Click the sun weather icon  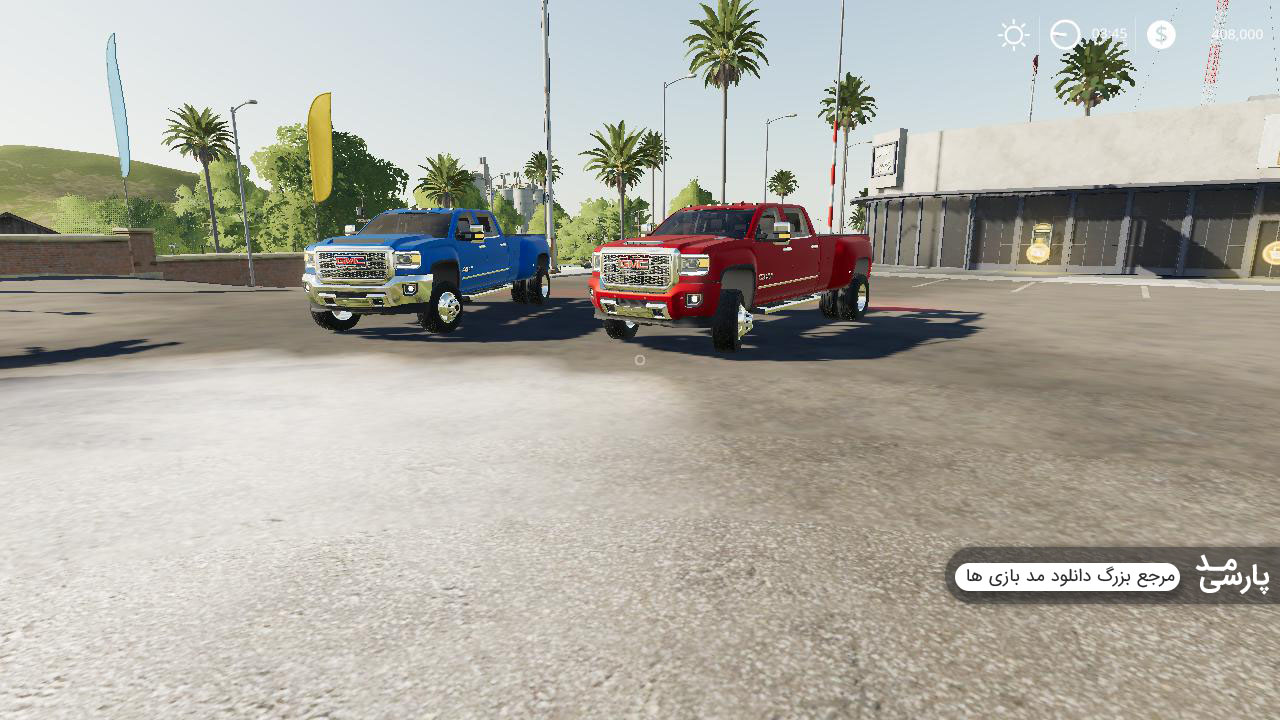tap(1013, 35)
